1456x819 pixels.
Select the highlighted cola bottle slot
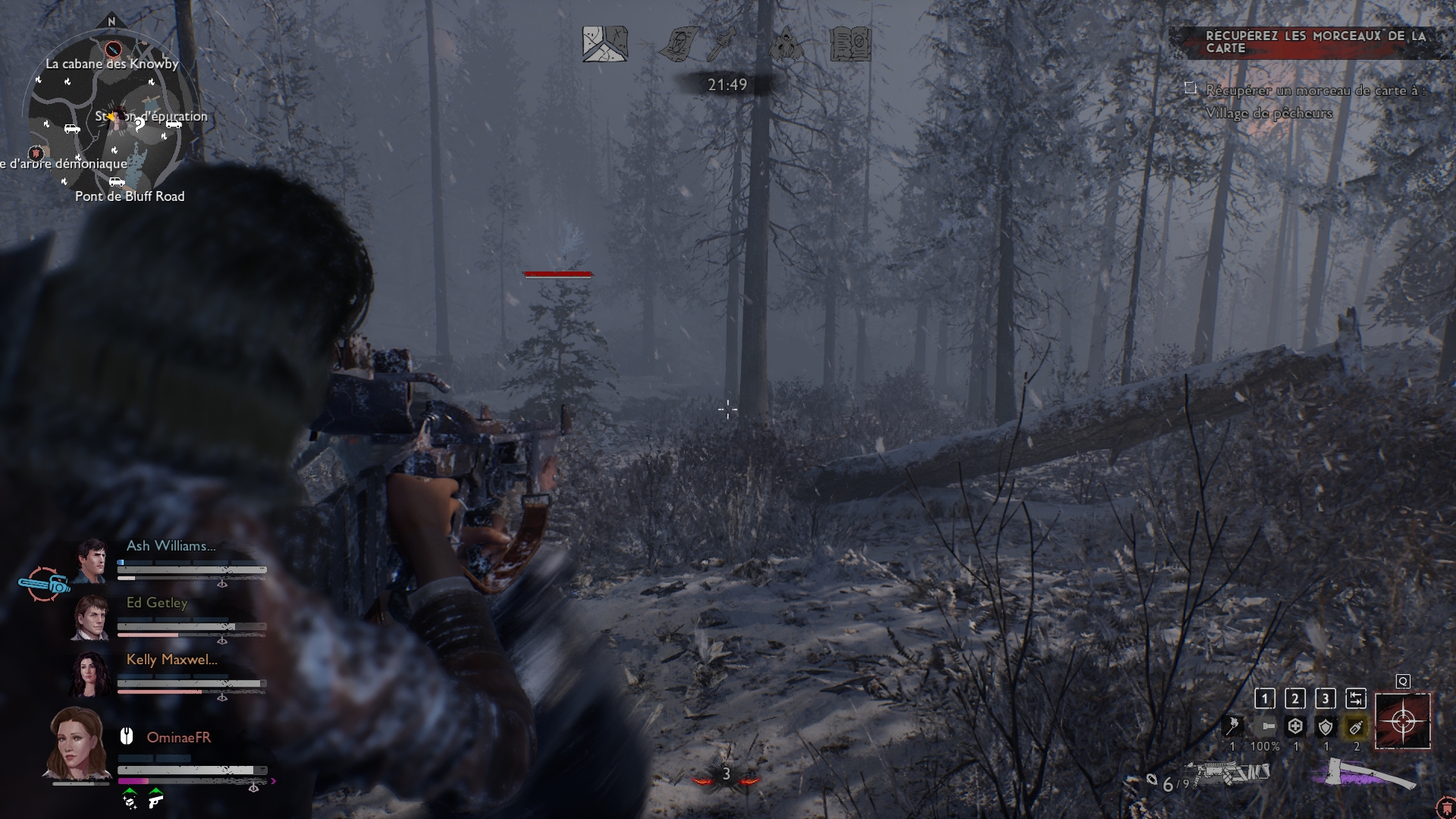click(x=1356, y=727)
